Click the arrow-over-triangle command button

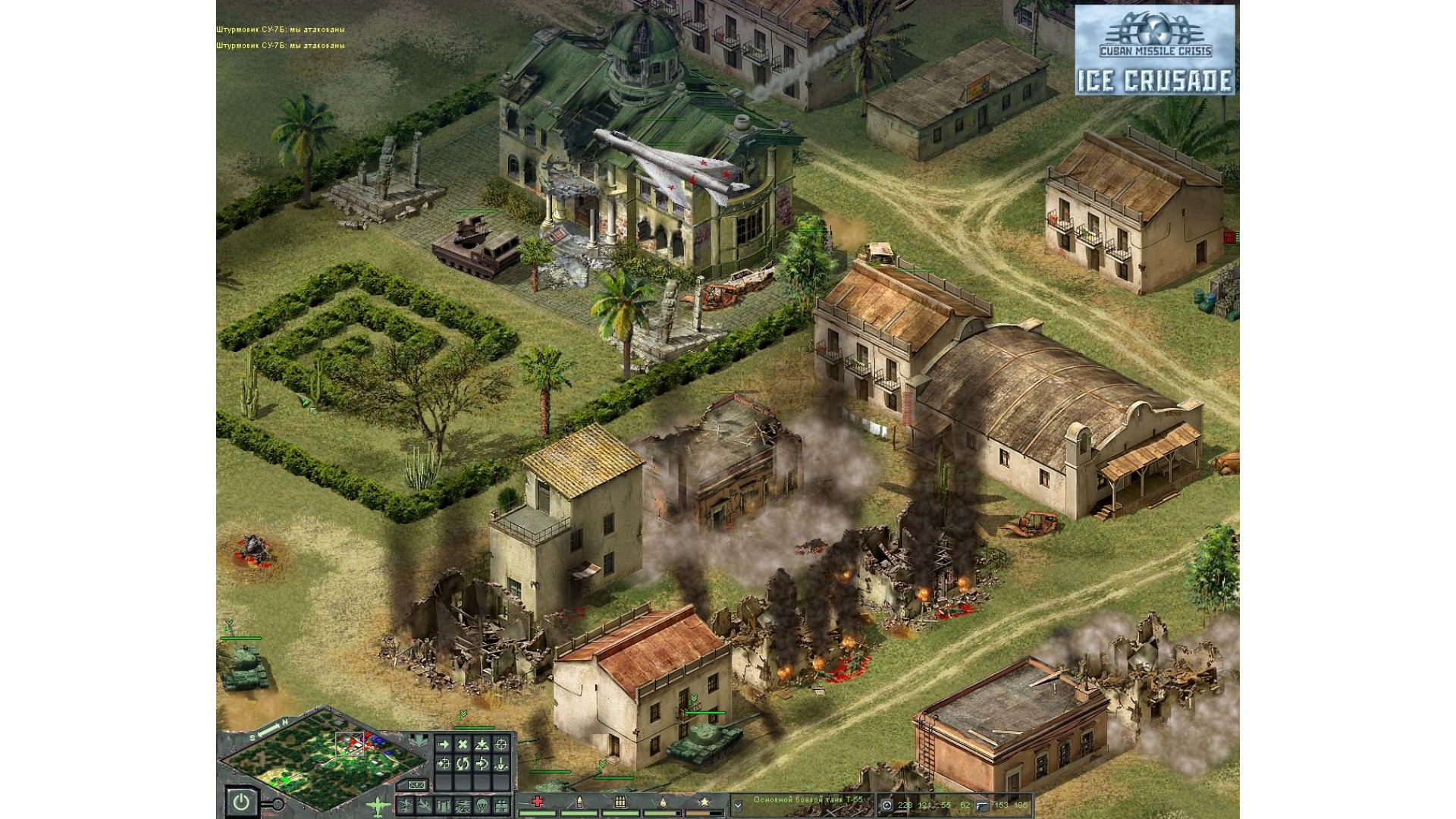pos(482,745)
